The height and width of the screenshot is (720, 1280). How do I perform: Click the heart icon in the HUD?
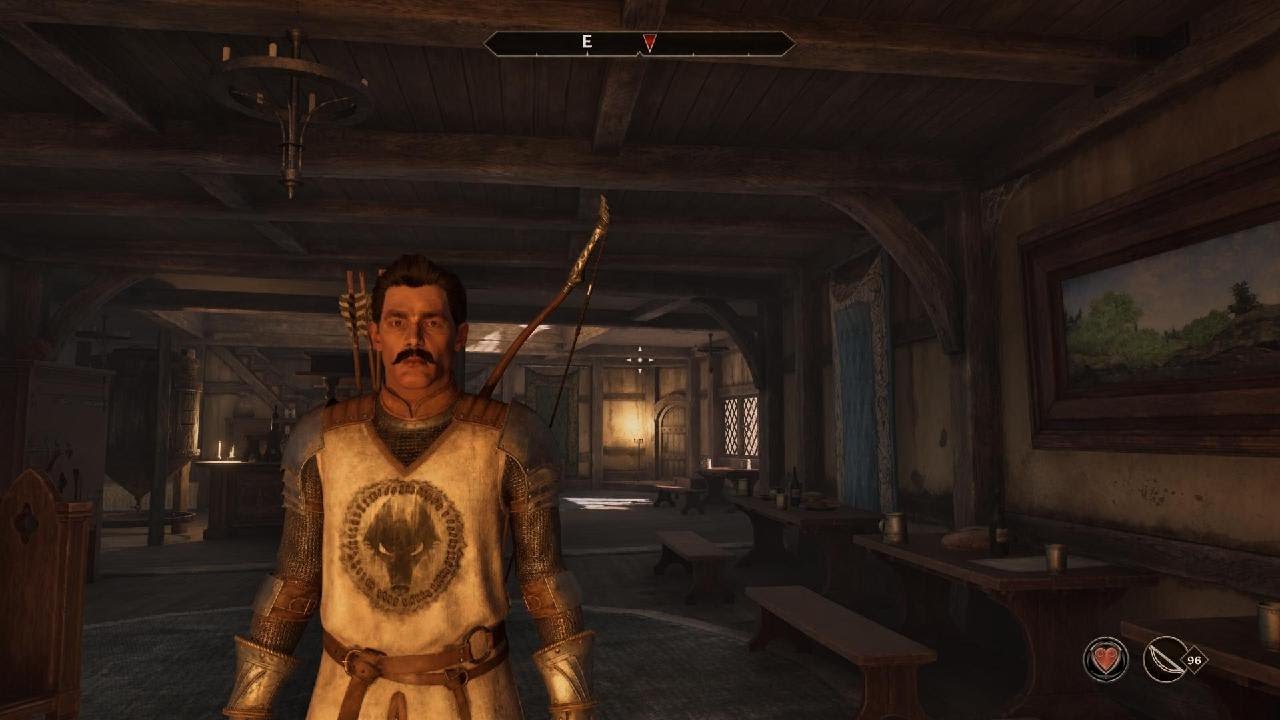click(x=1105, y=659)
